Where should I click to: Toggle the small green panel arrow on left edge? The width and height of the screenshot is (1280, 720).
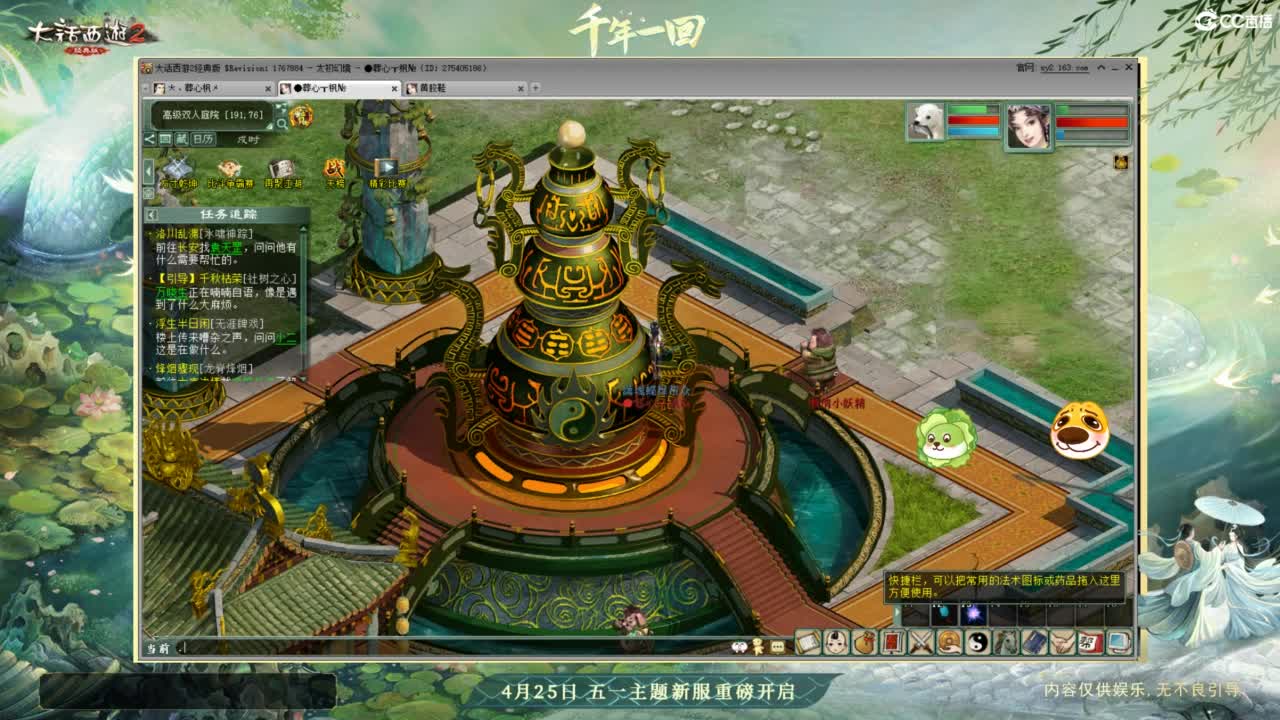click(x=146, y=168)
